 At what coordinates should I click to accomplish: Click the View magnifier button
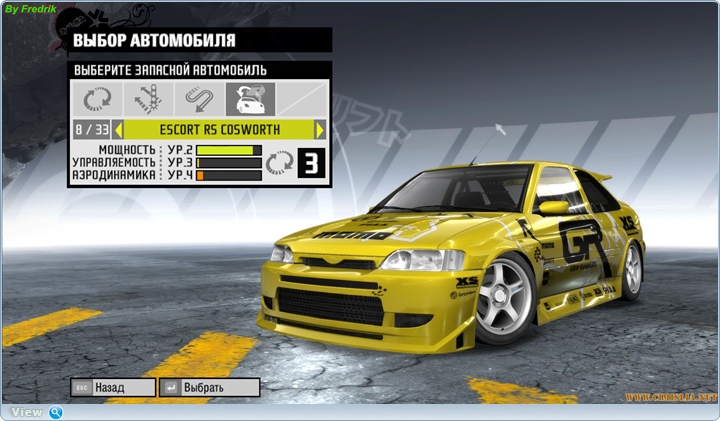click(x=56, y=412)
